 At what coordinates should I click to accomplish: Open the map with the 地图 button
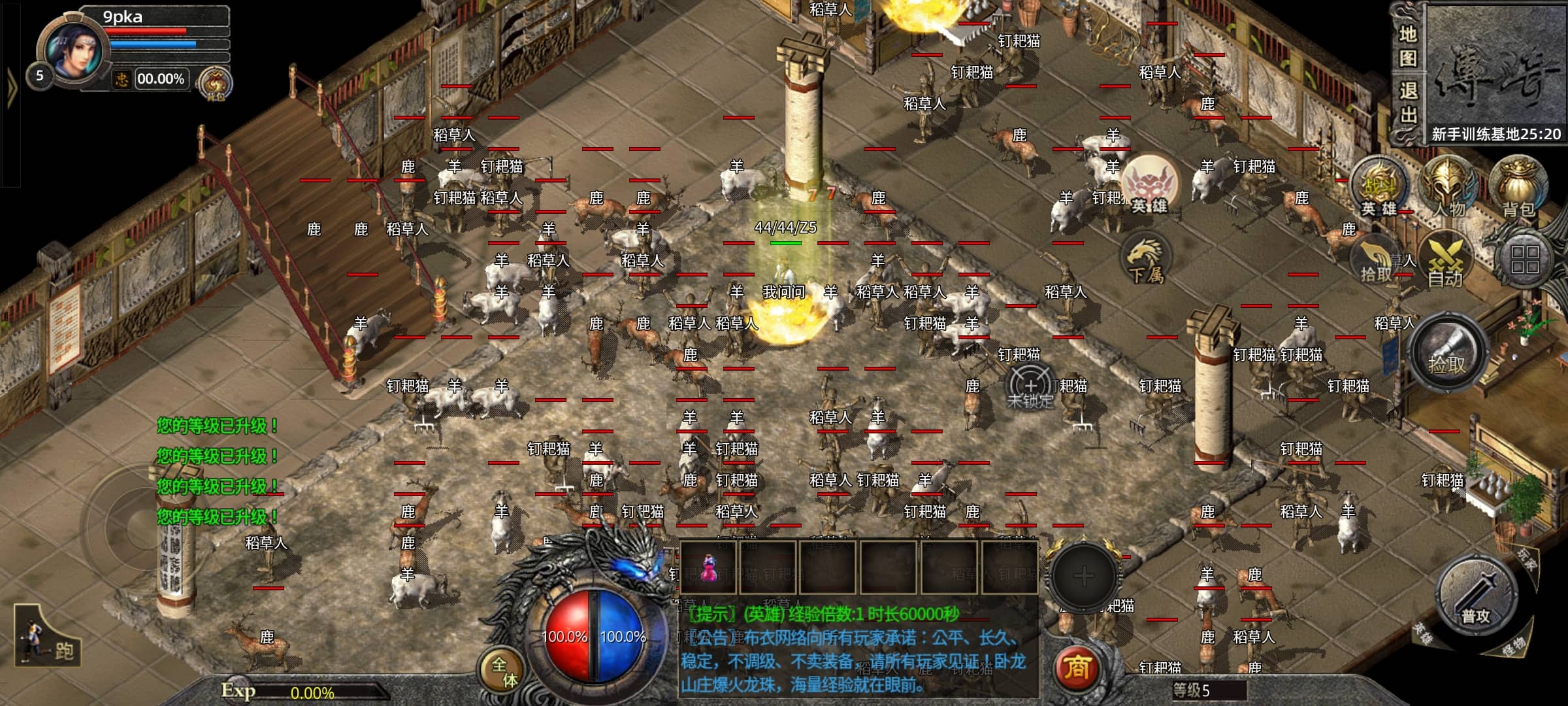point(1407,46)
